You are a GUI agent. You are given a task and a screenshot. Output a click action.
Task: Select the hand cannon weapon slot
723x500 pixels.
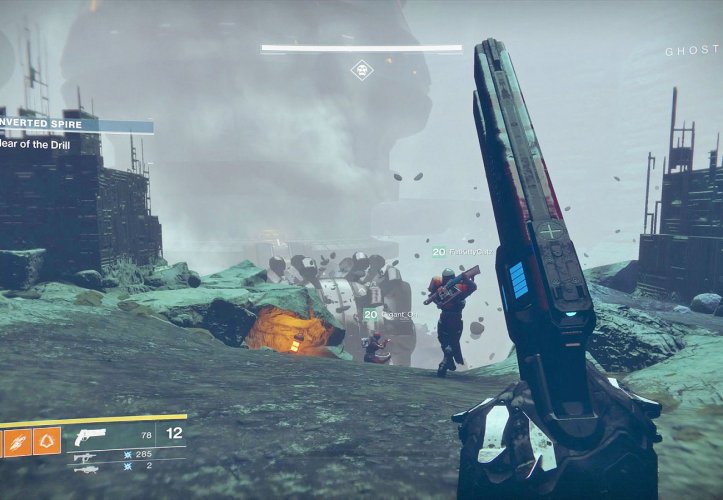(x=91, y=436)
